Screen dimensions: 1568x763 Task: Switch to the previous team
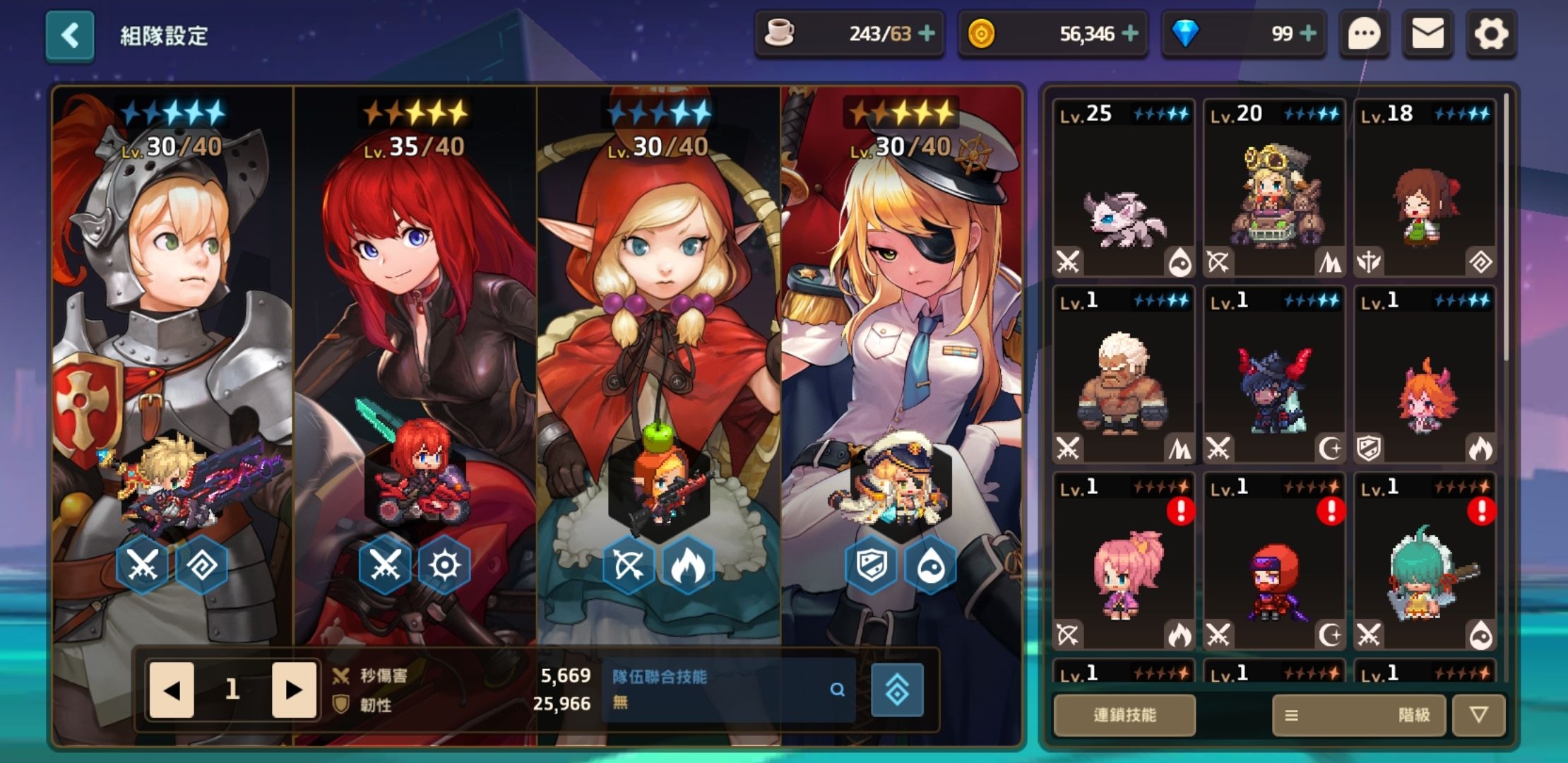(x=172, y=690)
